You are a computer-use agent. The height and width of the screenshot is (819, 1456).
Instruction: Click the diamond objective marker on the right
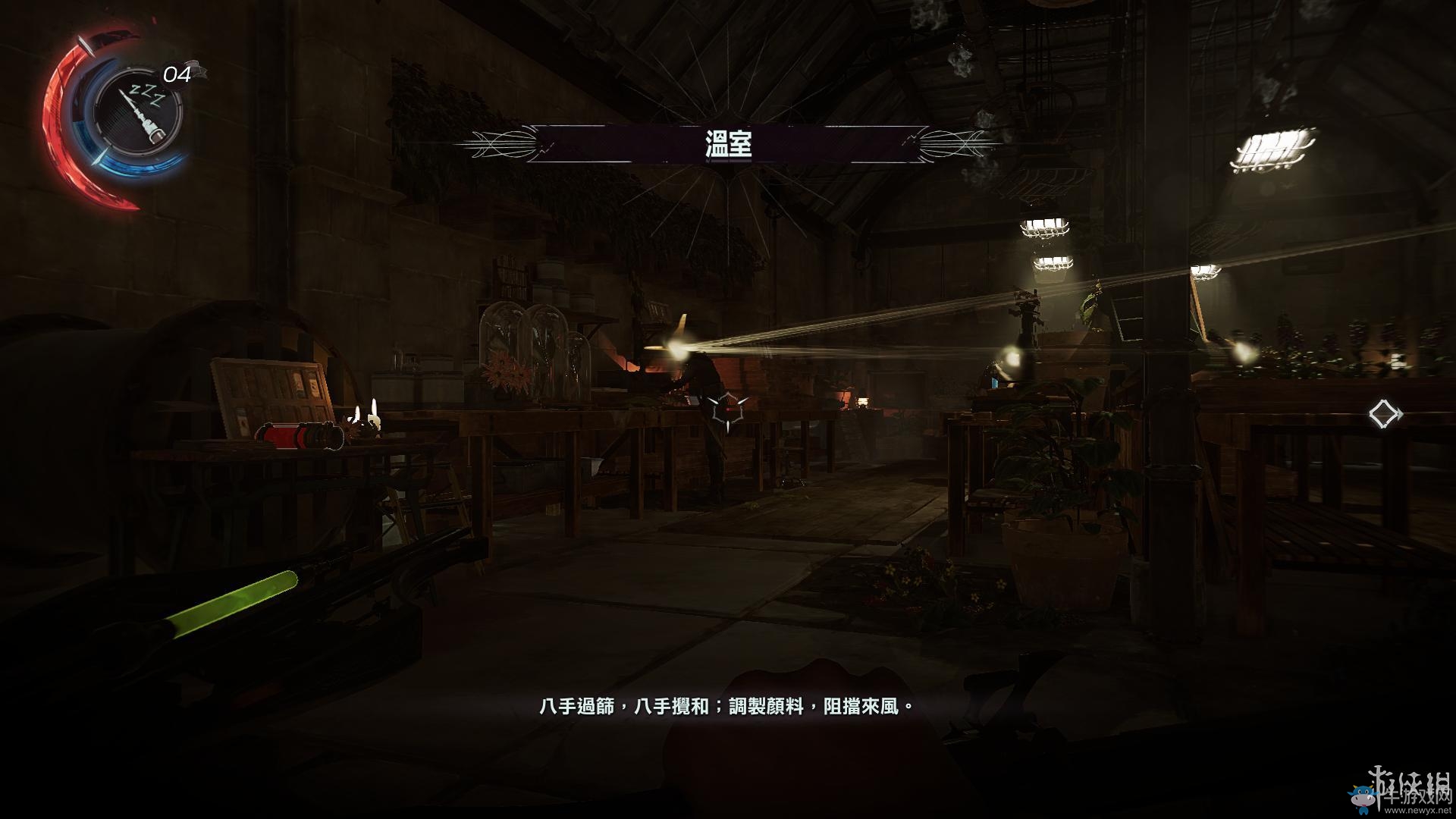click(x=1388, y=413)
